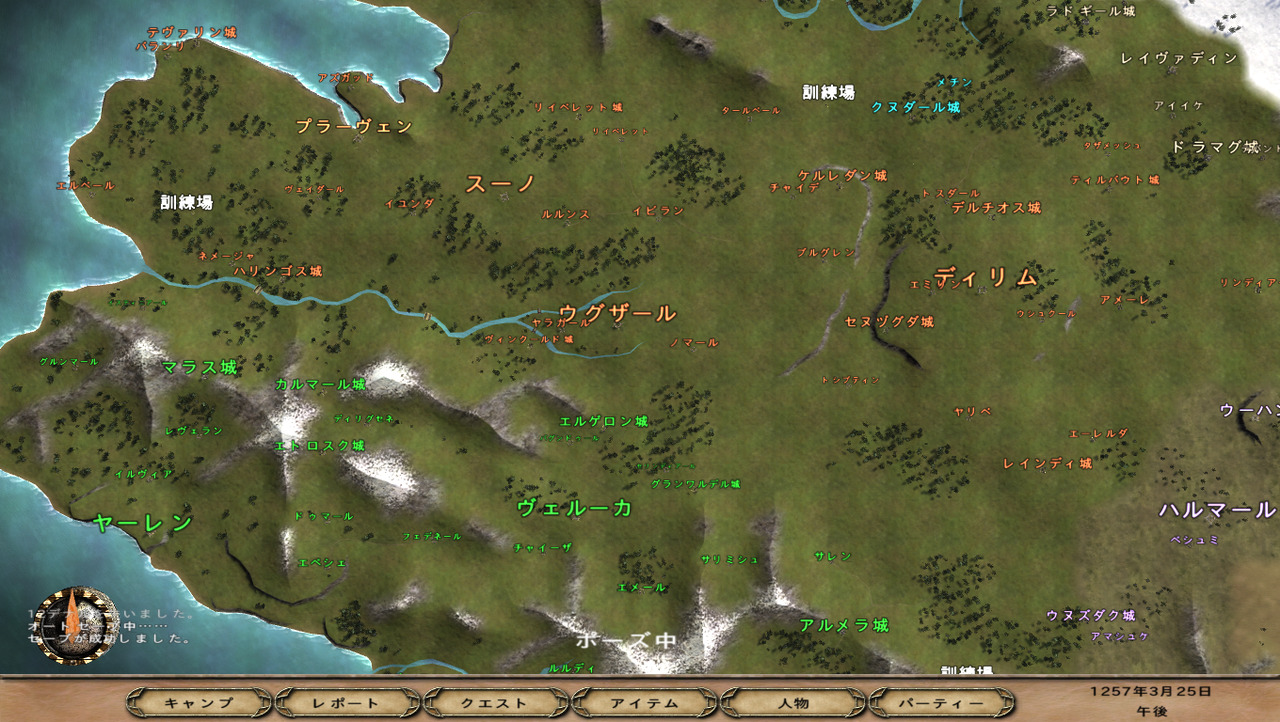Pick the ヴェルーカ town marker

point(575,508)
